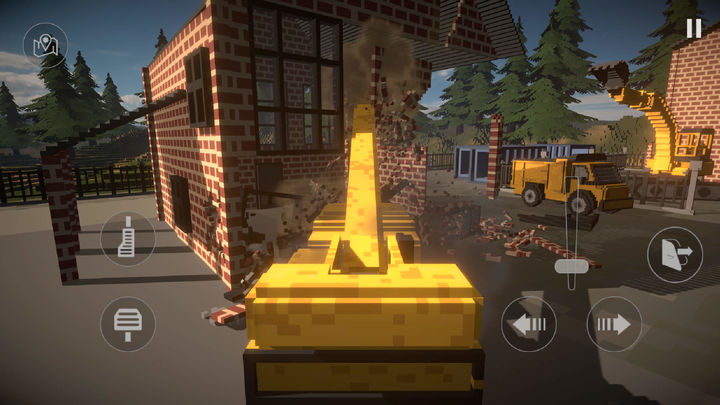Steer with the right arrow button

[614, 324]
